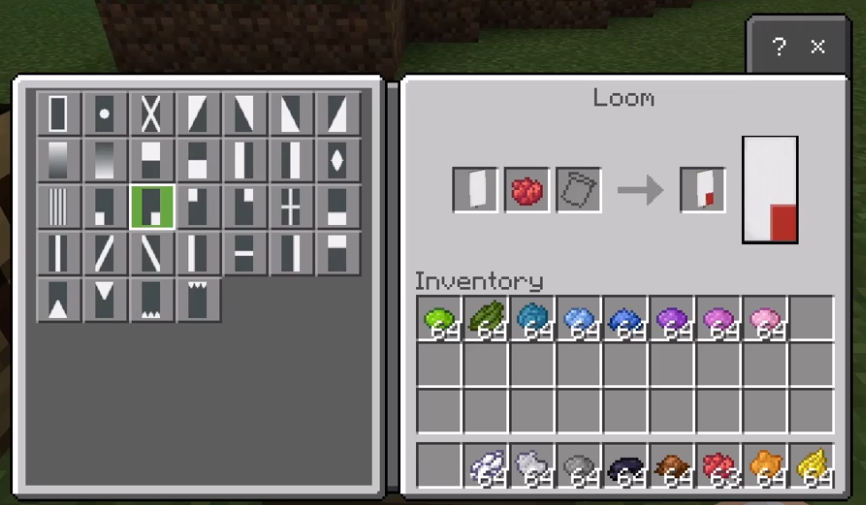Pick the black dye in hotbar
Viewport: 866px width, 505px height.
coord(625,465)
